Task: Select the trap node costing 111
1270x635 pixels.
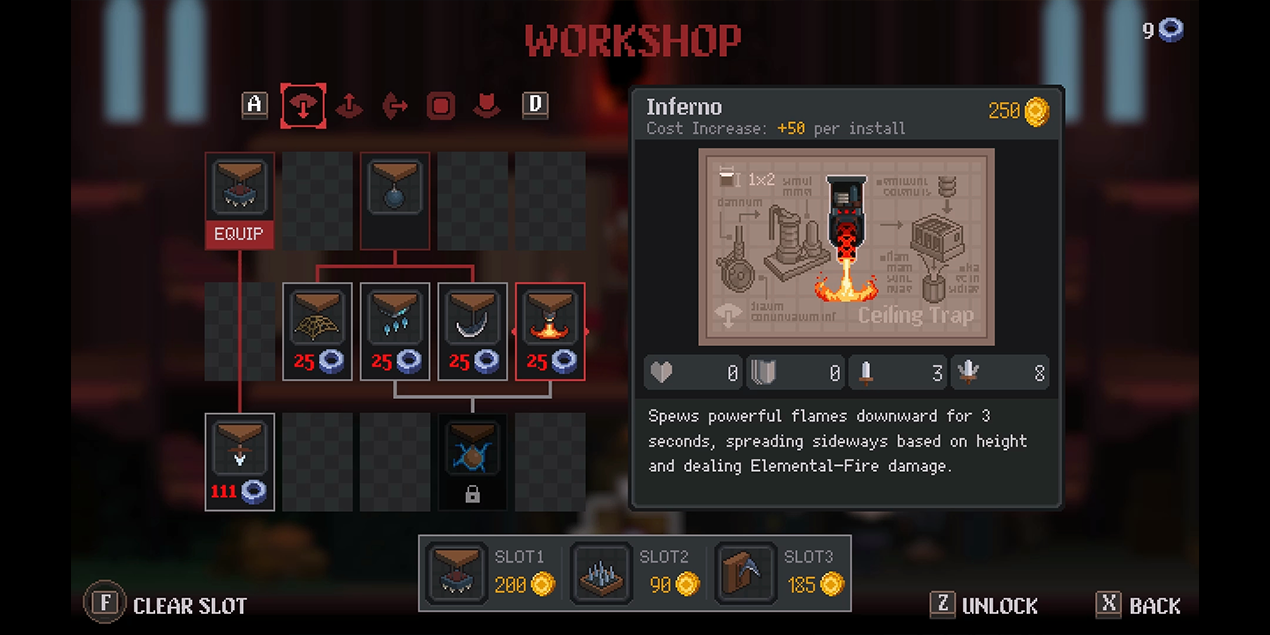Action: (x=240, y=461)
